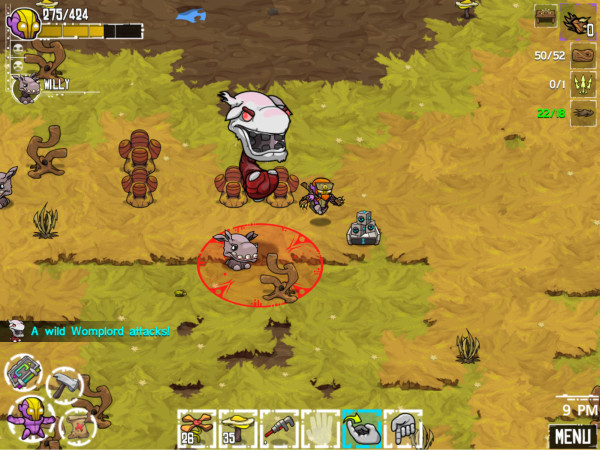Choose the red wrench tool slot
The height and width of the screenshot is (450, 600).
tap(279, 428)
